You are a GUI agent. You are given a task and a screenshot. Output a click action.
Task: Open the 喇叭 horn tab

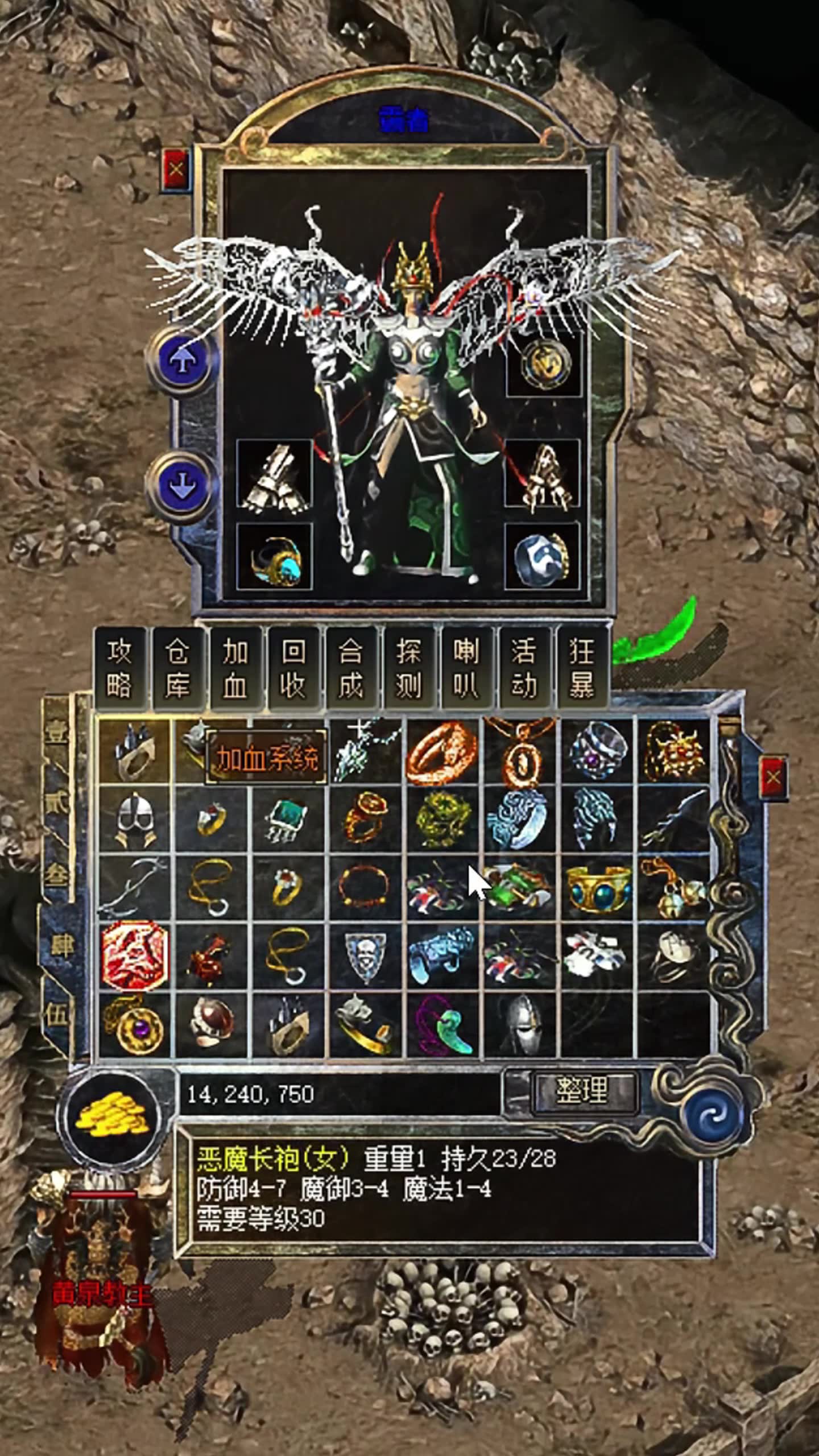pyautogui.click(x=466, y=668)
